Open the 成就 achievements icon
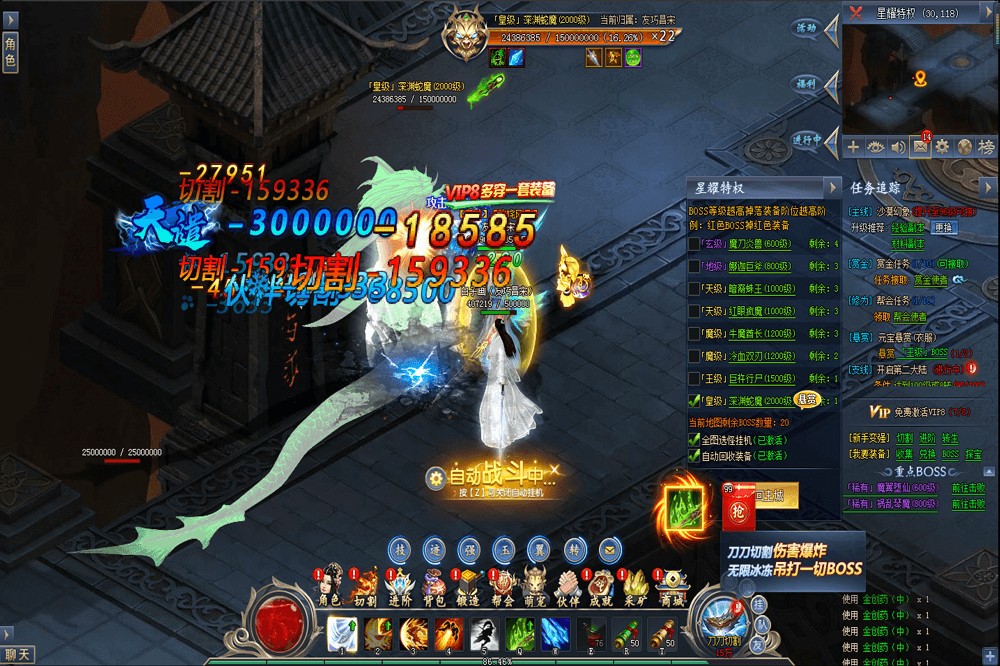1000x666 pixels. [602, 587]
